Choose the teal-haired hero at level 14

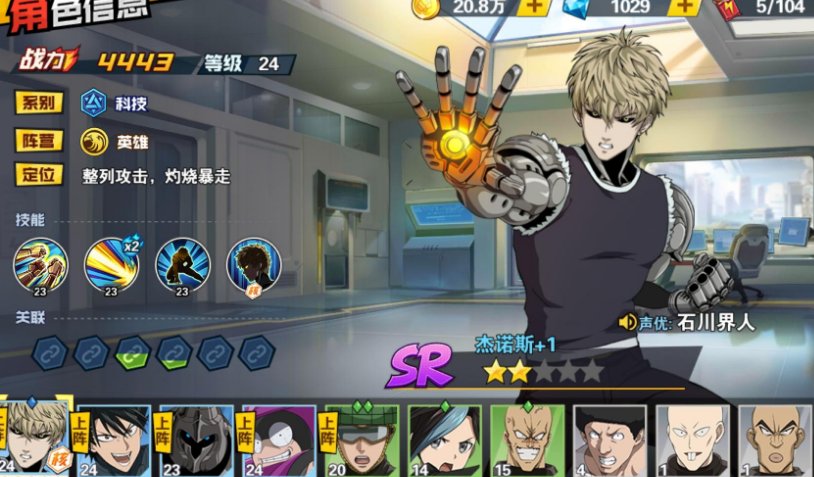click(x=444, y=439)
